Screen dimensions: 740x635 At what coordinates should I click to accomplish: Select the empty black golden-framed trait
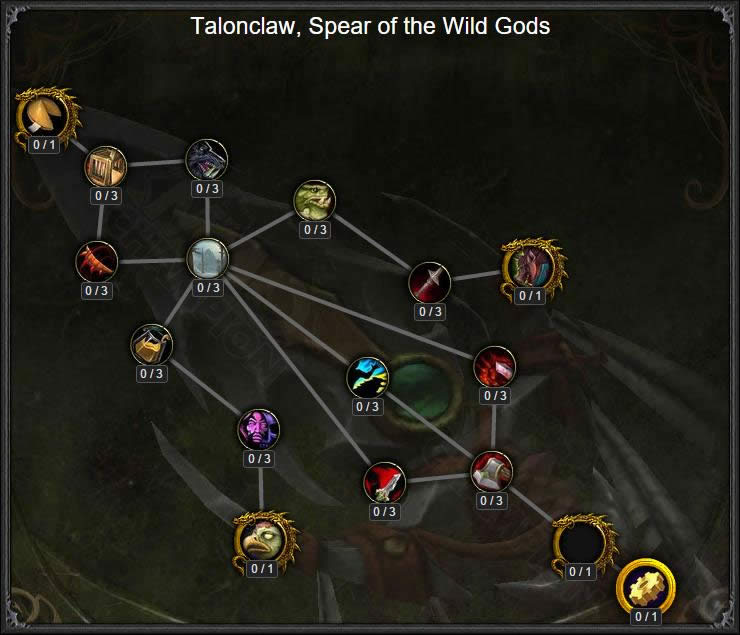coord(580,543)
